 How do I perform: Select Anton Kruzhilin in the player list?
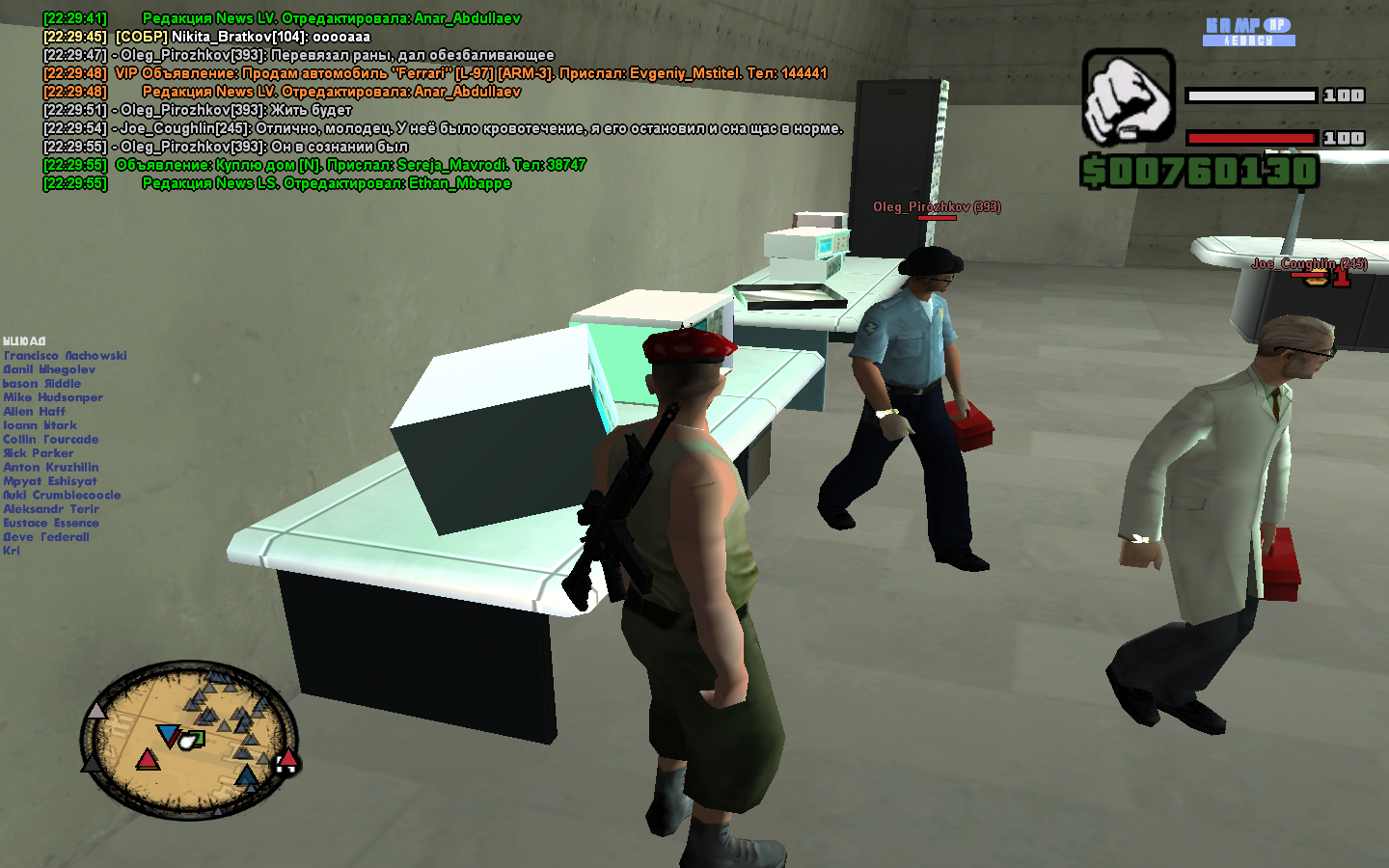[51, 468]
